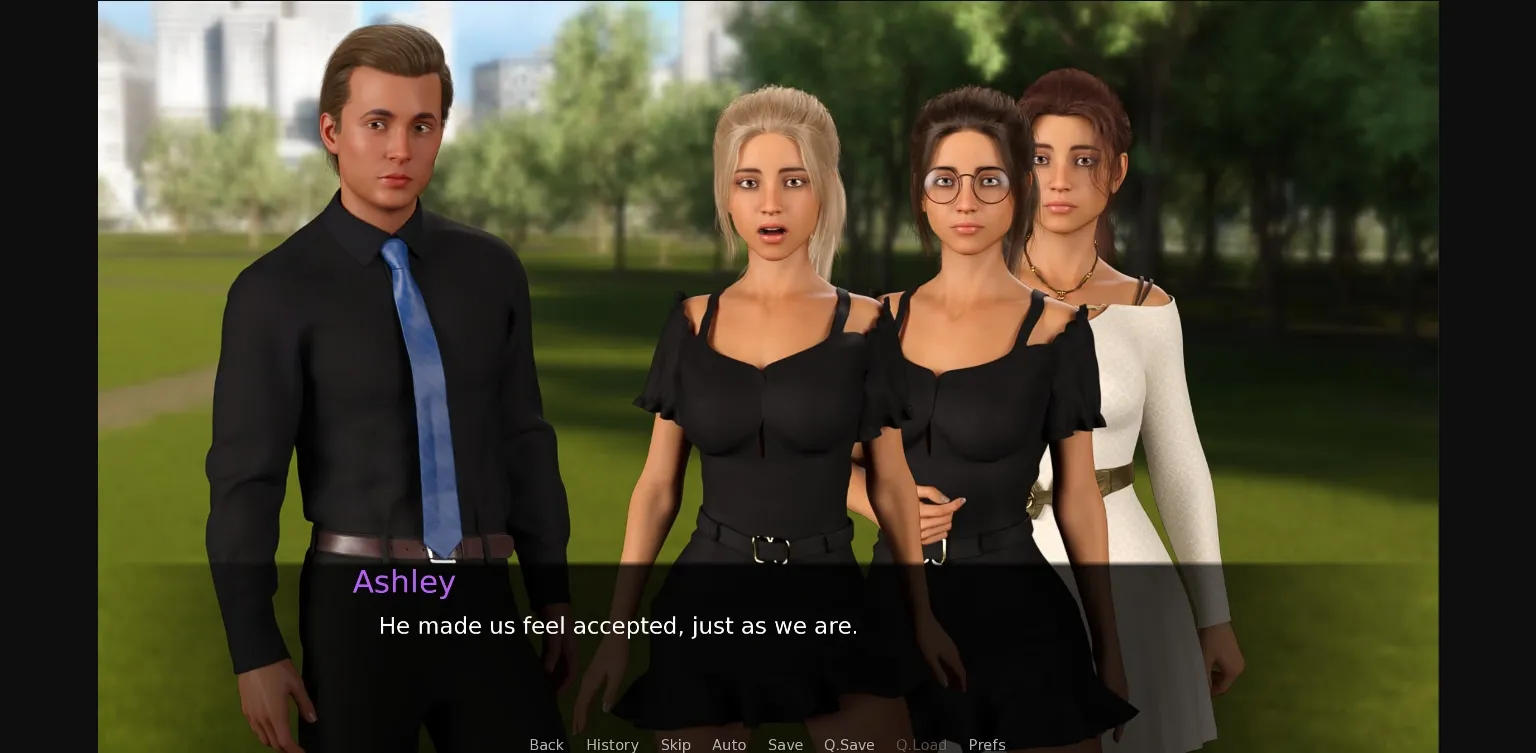Enable Skip mode to fast-forward text
Image resolution: width=1536 pixels, height=753 pixels.
pos(675,745)
